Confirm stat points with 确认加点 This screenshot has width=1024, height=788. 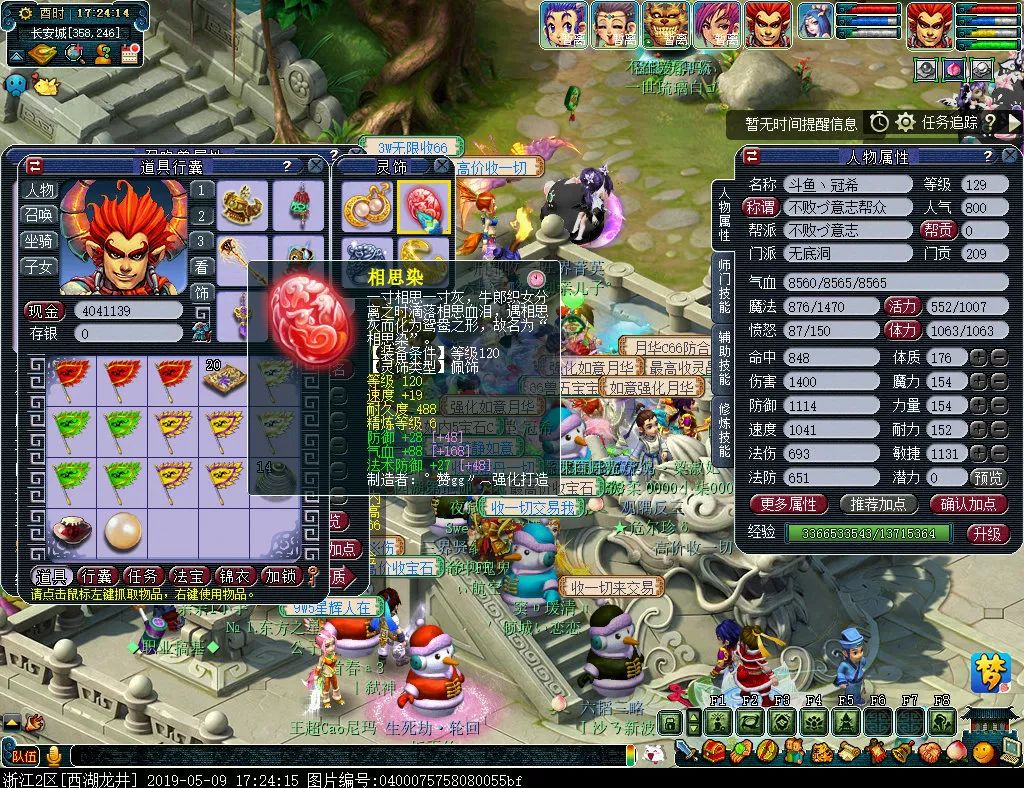tap(968, 504)
